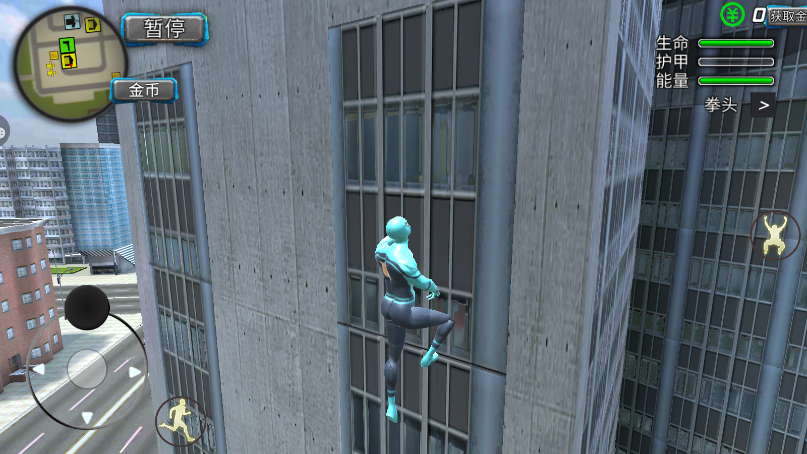
Task: Click the 获取金 get-coins button
Action: pos(786,14)
